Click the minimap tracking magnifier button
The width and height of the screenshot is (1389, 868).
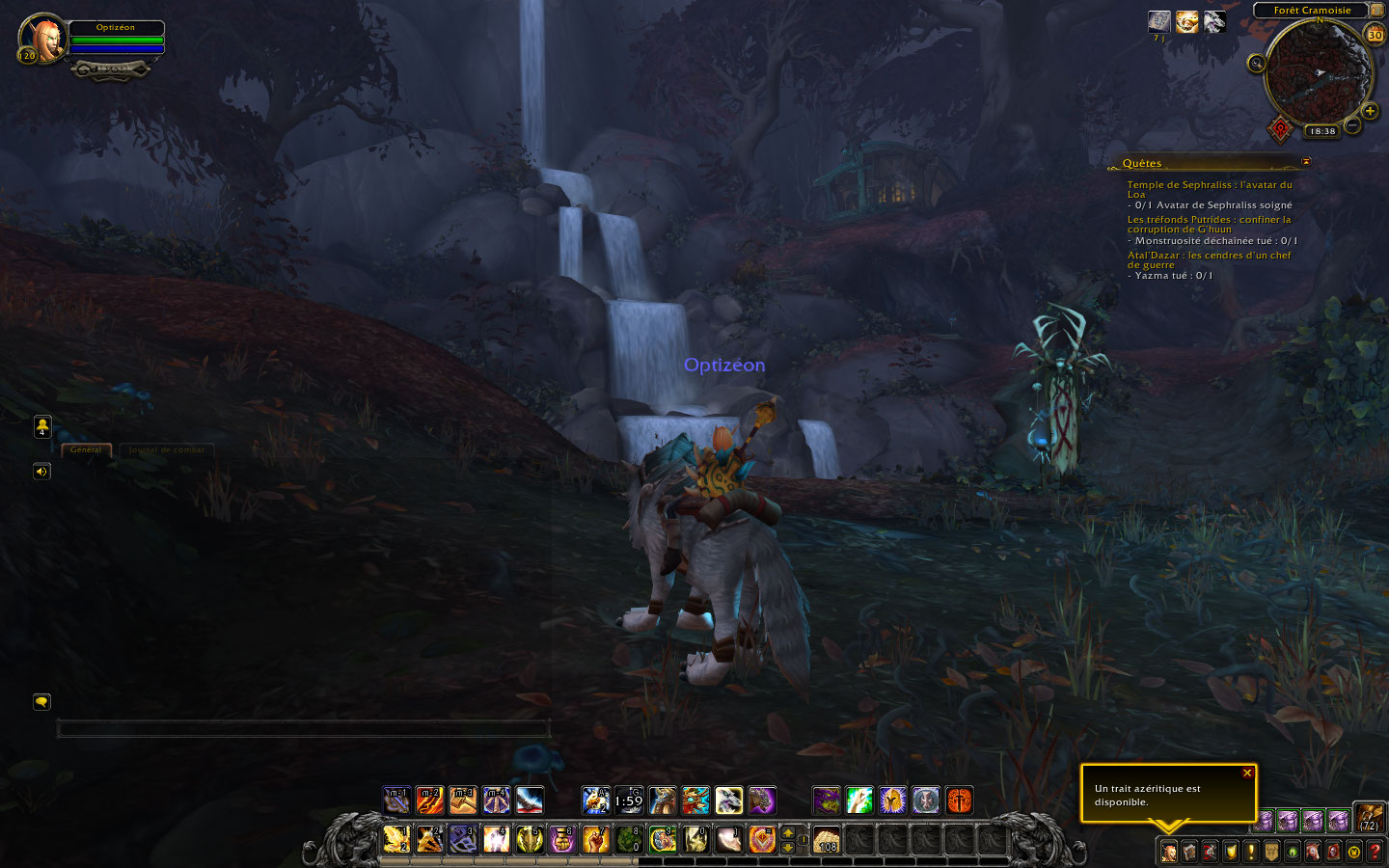pyautogui.click(x=1256, y=64)
